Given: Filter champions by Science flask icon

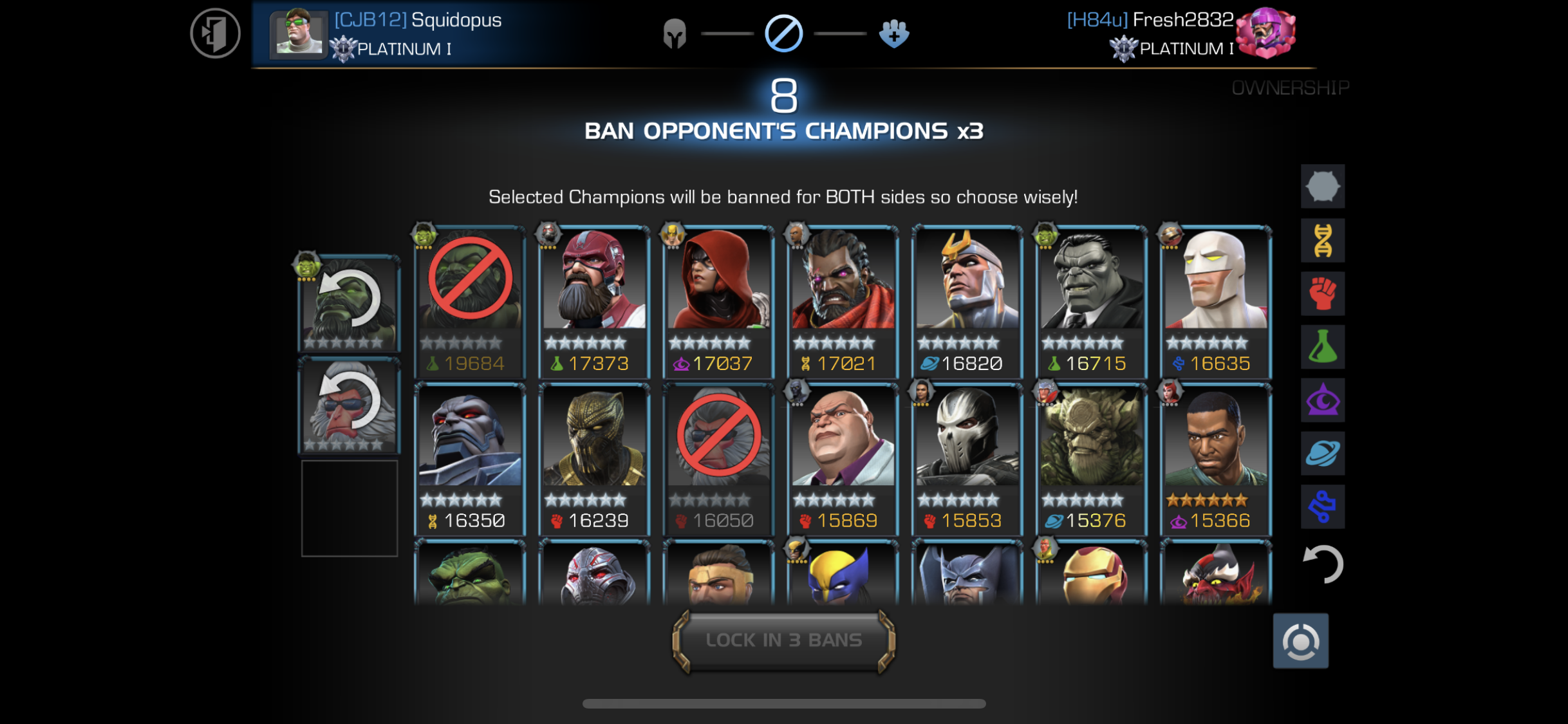Looking at the screenshot, I should (x=1323, y=347).
